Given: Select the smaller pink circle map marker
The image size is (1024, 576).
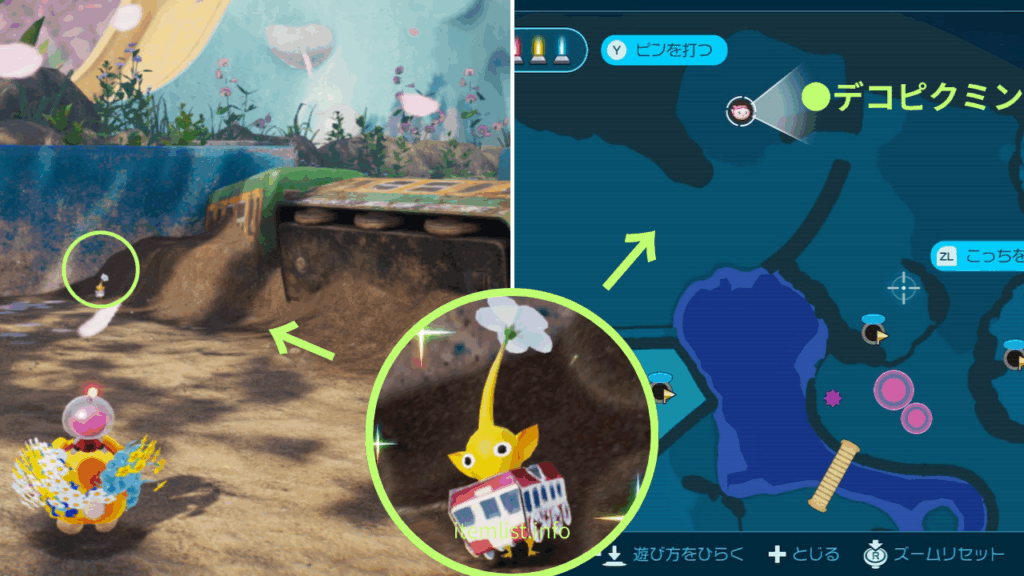Looking at the screenshot, I should 916,418.
